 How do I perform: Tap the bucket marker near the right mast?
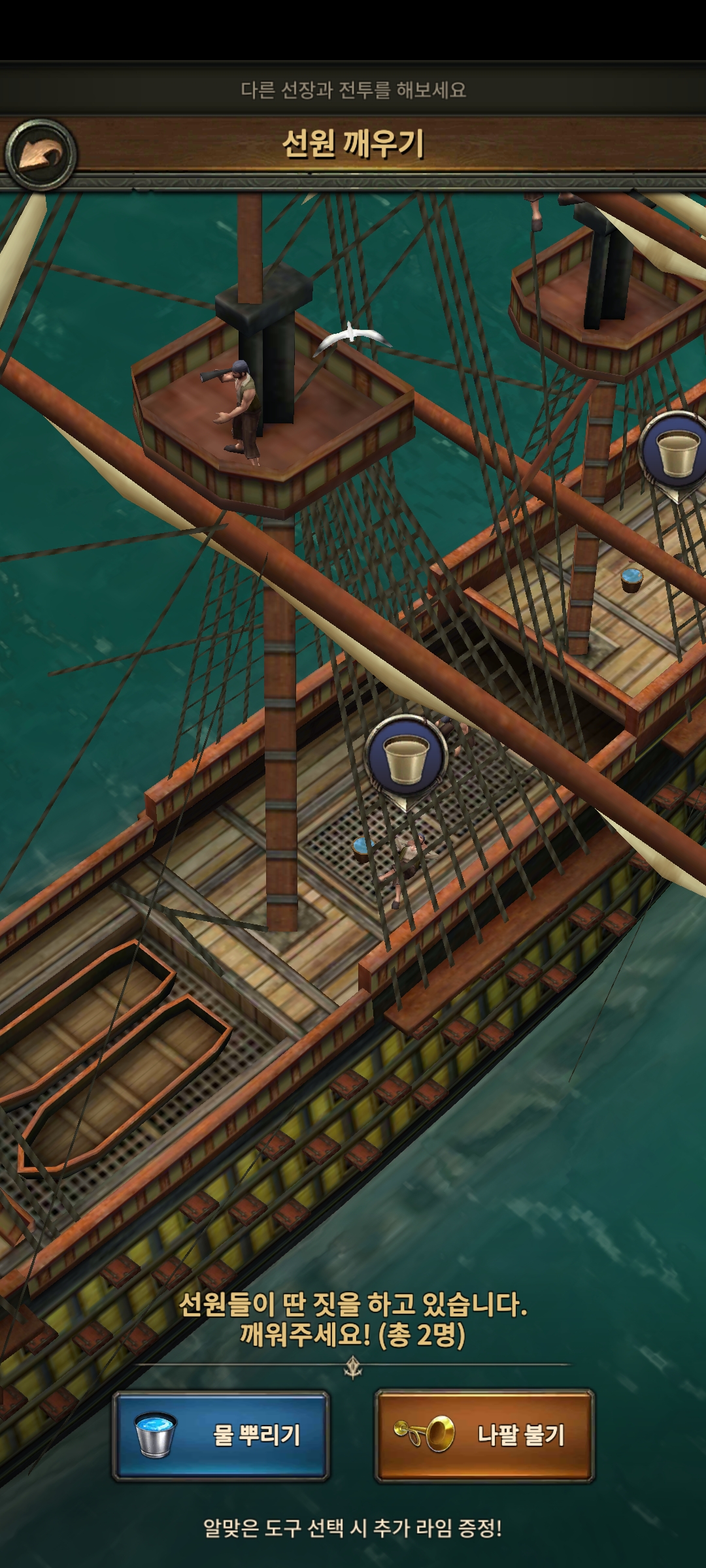677,451
